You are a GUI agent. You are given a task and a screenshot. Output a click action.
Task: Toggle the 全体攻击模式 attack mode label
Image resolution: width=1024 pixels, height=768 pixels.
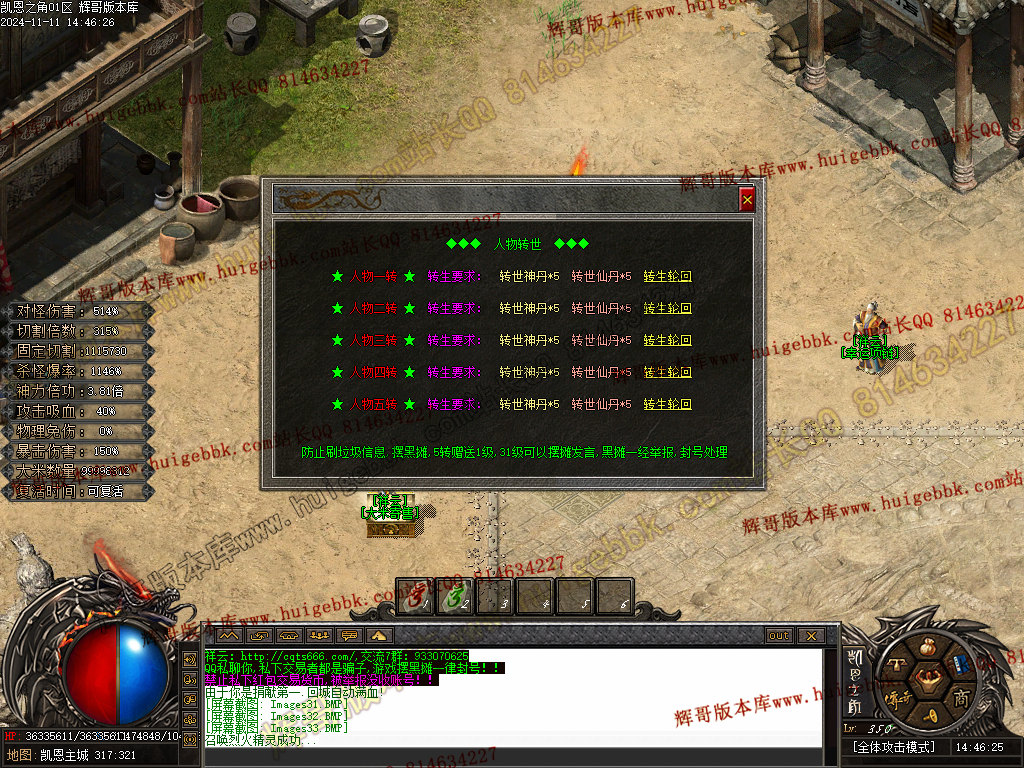pos(893,747)
